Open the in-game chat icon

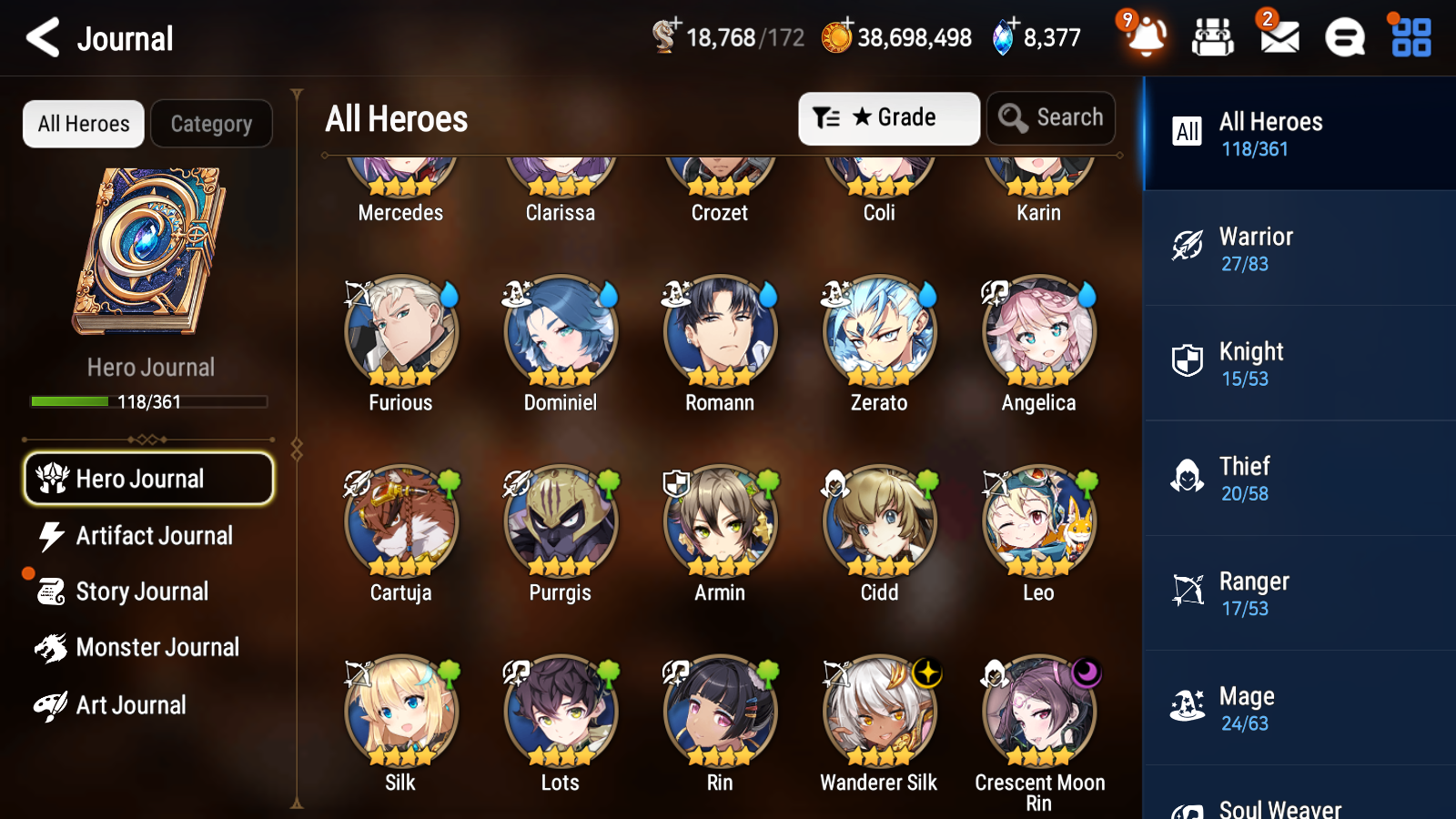(x=1343, y=37)
